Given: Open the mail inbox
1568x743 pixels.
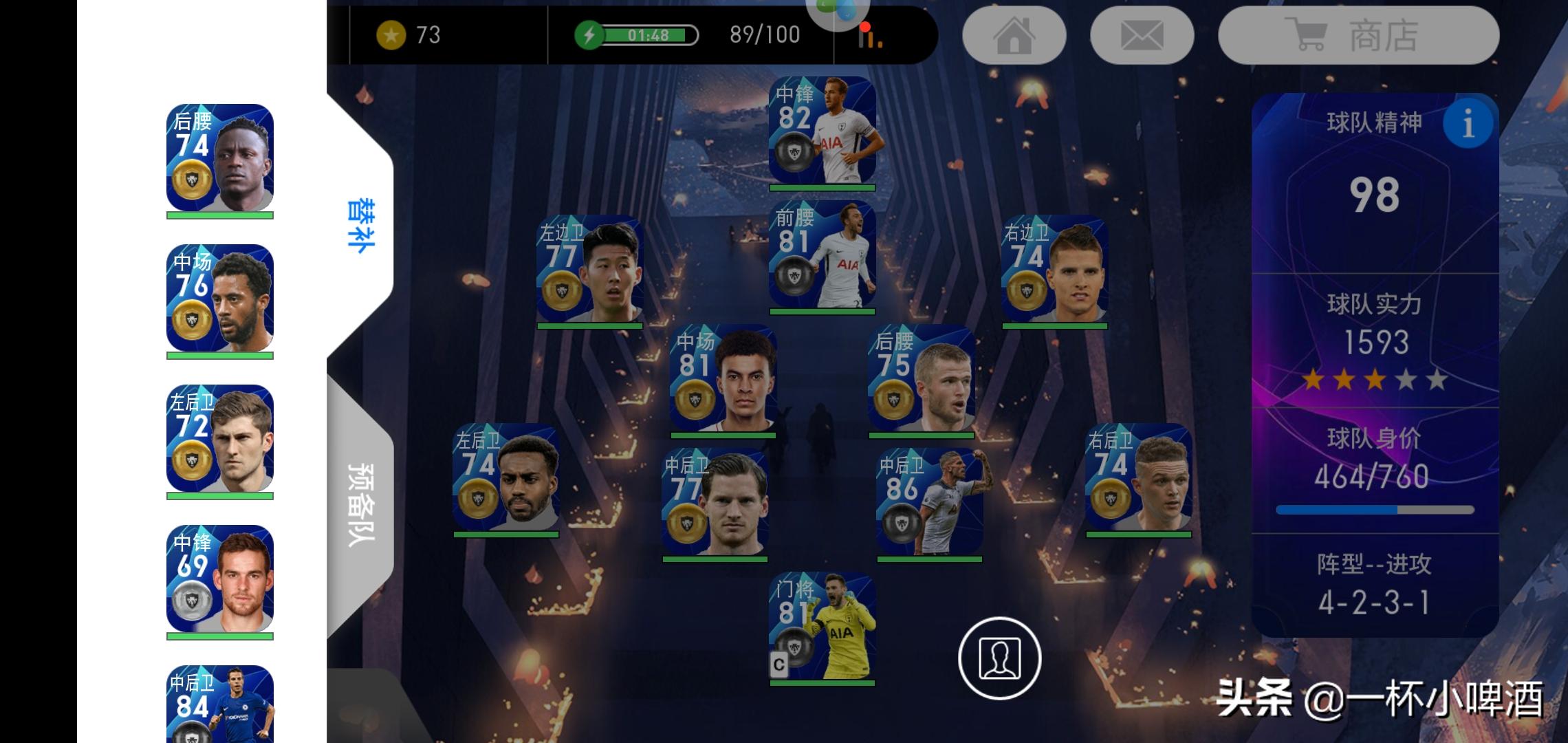Looking at the screenshot, I should pos(1142,36).
